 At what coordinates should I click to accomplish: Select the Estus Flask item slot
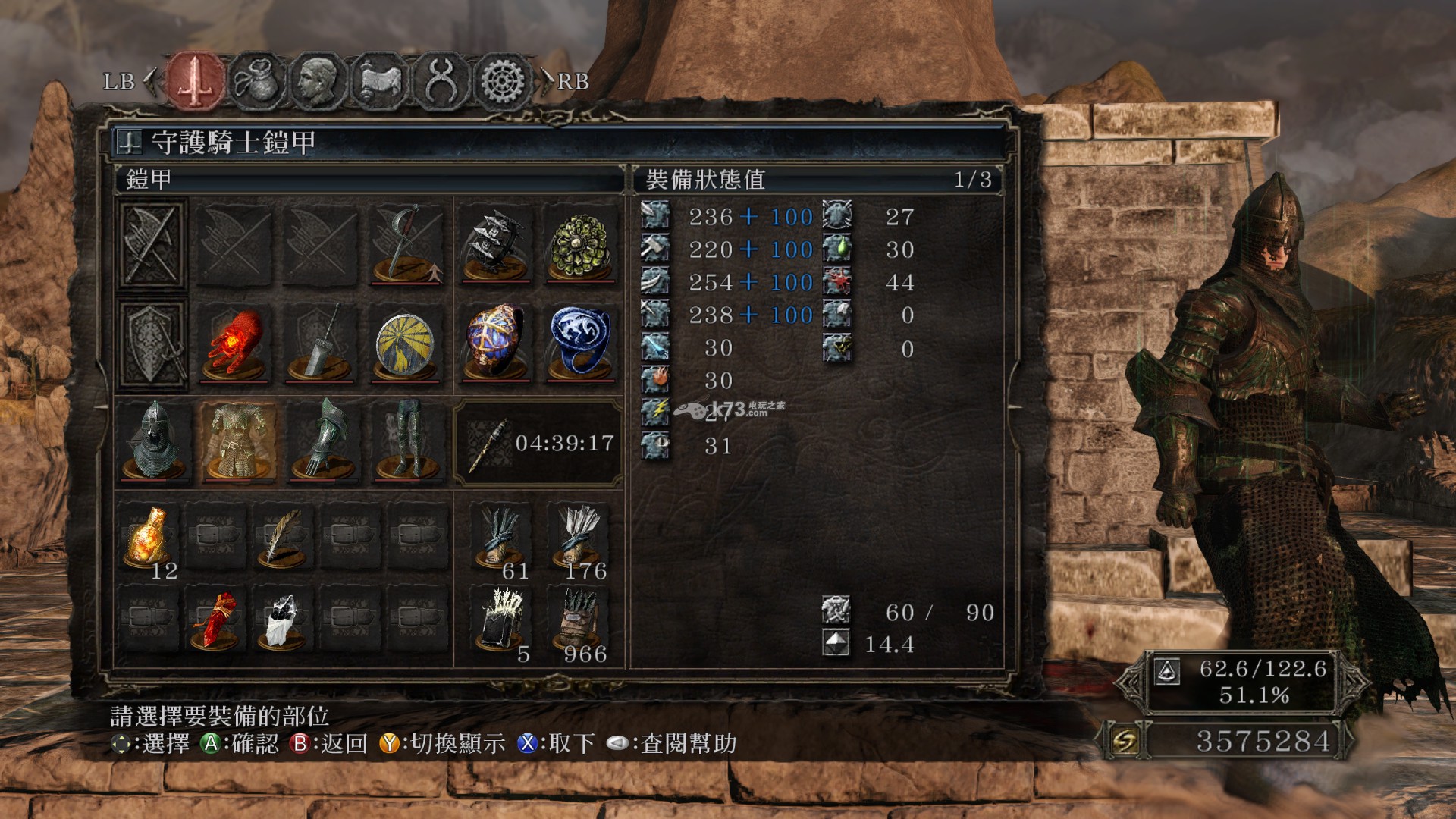point(149,537)
